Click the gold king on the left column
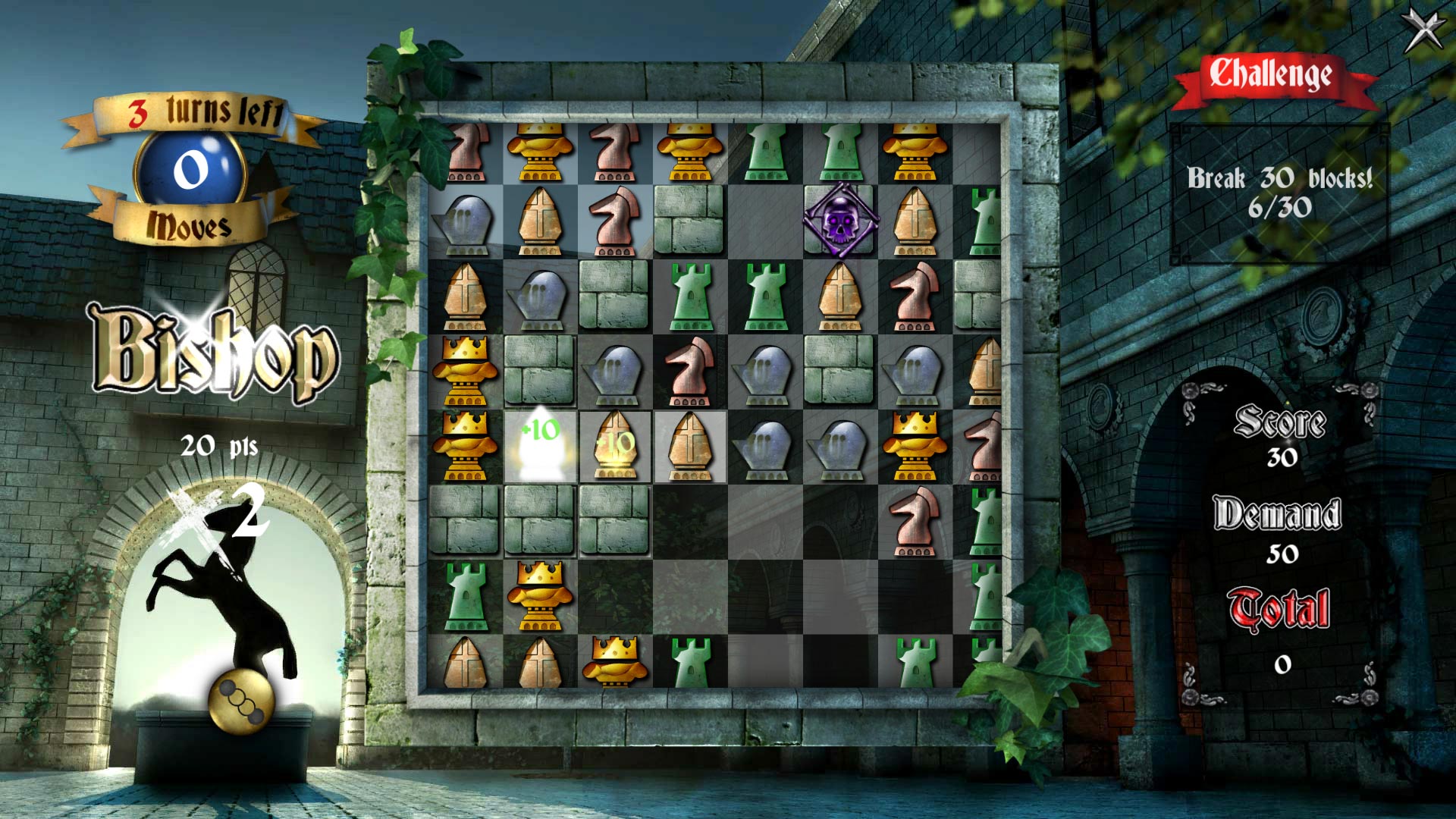Image resolution: width=1456 pixels, height=819 pixels. click(467, 369)
